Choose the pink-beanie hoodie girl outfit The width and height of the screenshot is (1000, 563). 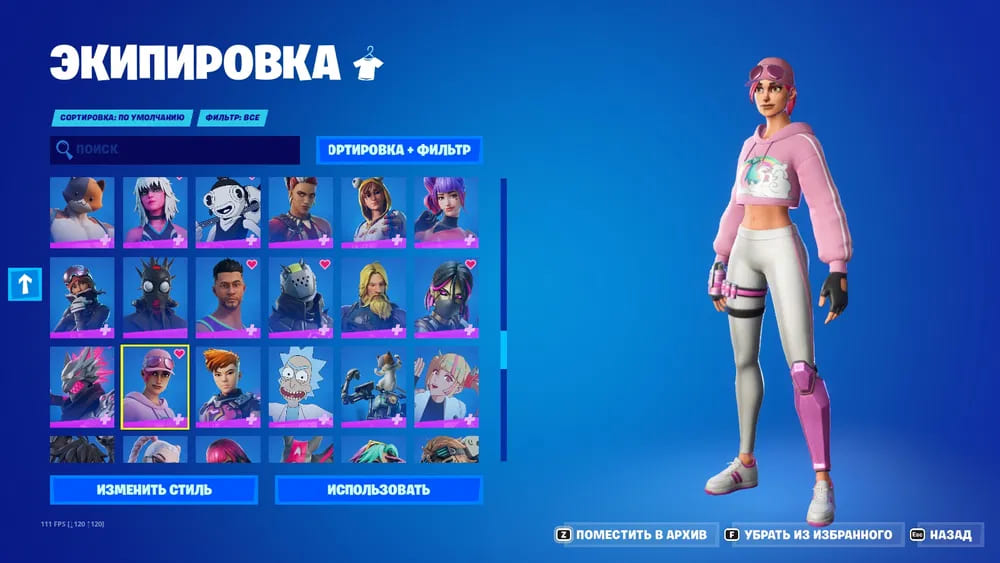155,386
